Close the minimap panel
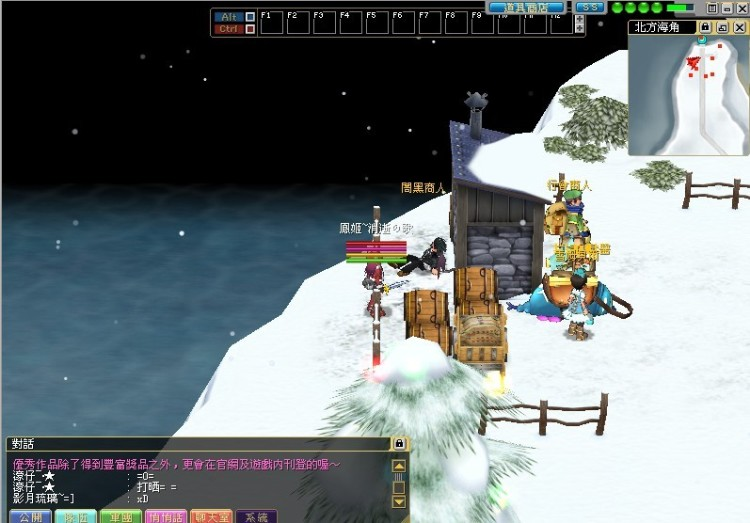Screen dimensions: 750x523 click(x=739, y=27)
